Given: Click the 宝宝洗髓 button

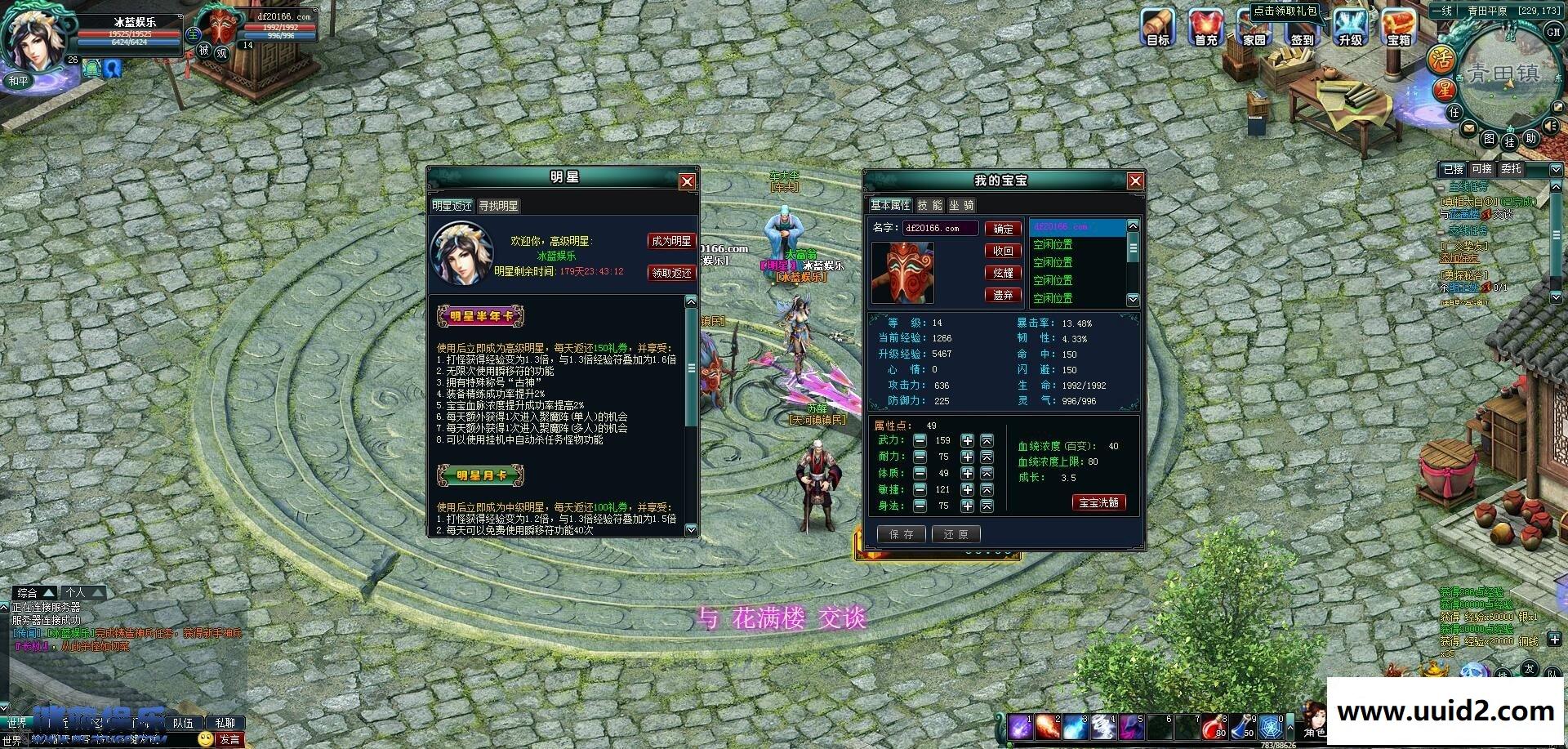Looking at the screenshot, I should (x=1098, y=502).
